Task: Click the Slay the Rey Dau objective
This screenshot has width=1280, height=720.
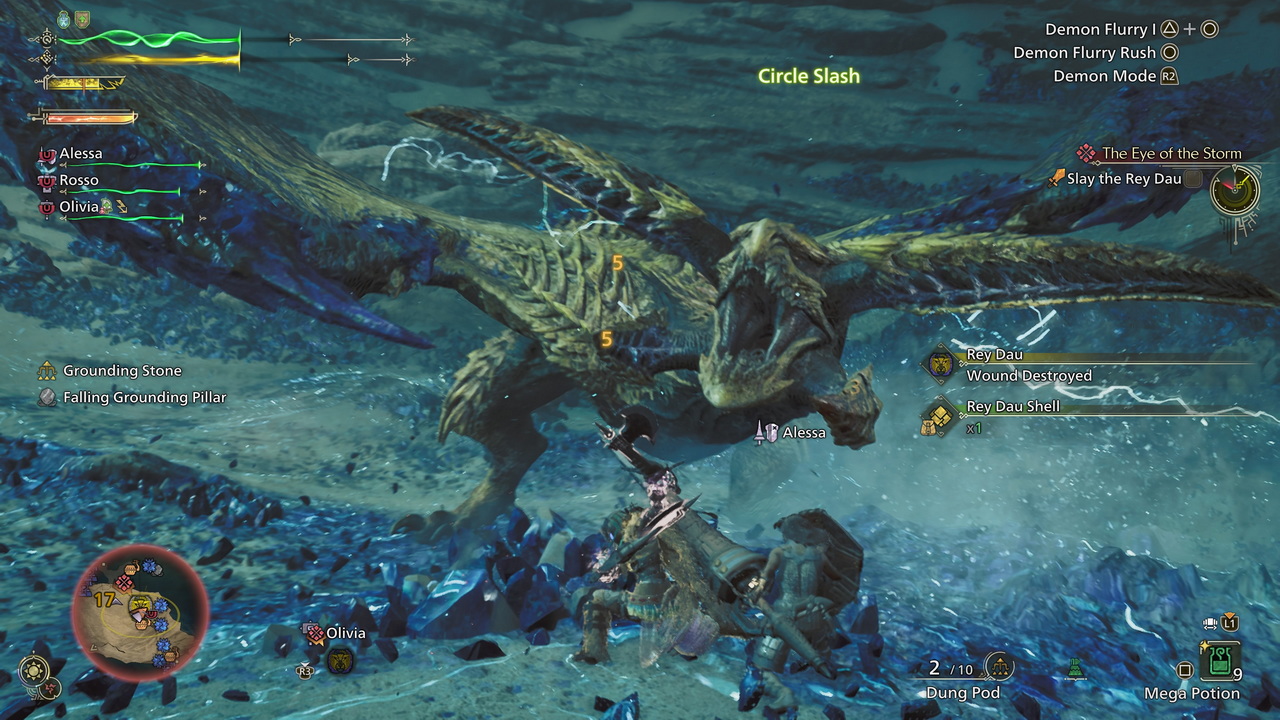Action: click(1124, 179)
